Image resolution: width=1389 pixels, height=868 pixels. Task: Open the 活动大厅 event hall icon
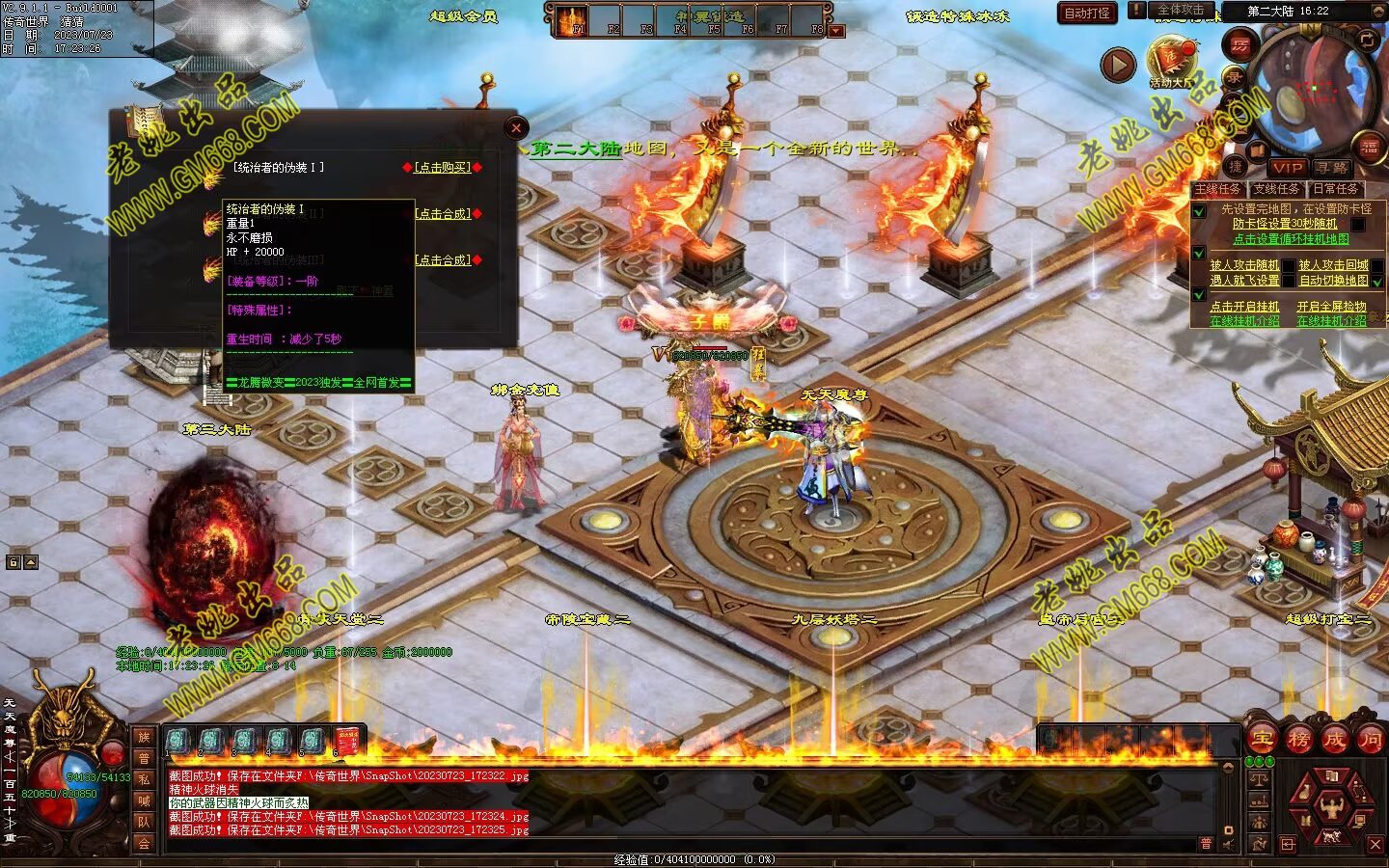[1170, 60]
